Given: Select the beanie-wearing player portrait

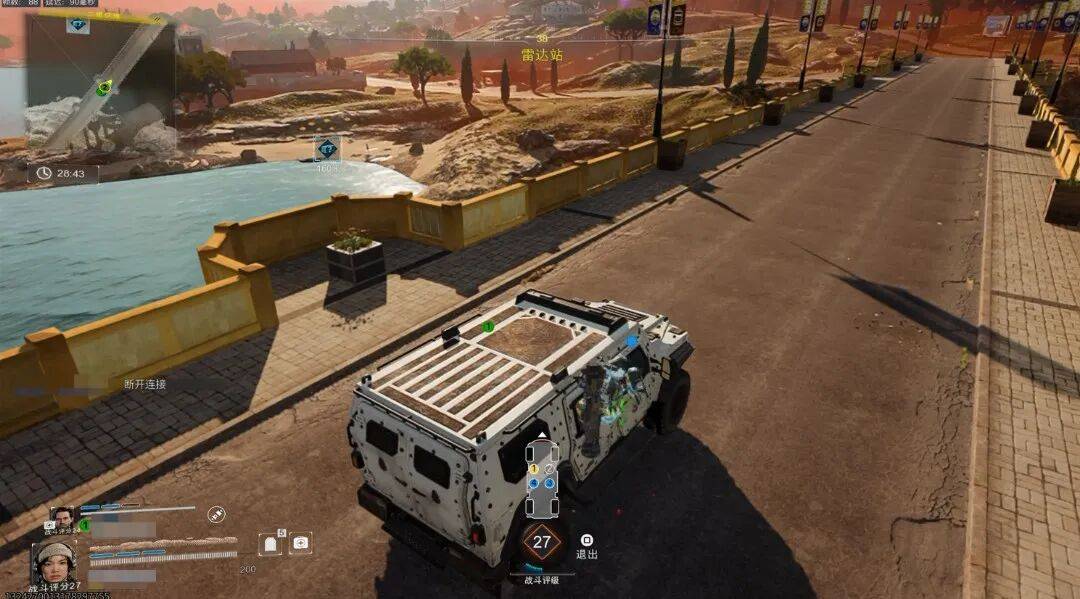Looking at the screenshot, I should (x=53, y=561).
